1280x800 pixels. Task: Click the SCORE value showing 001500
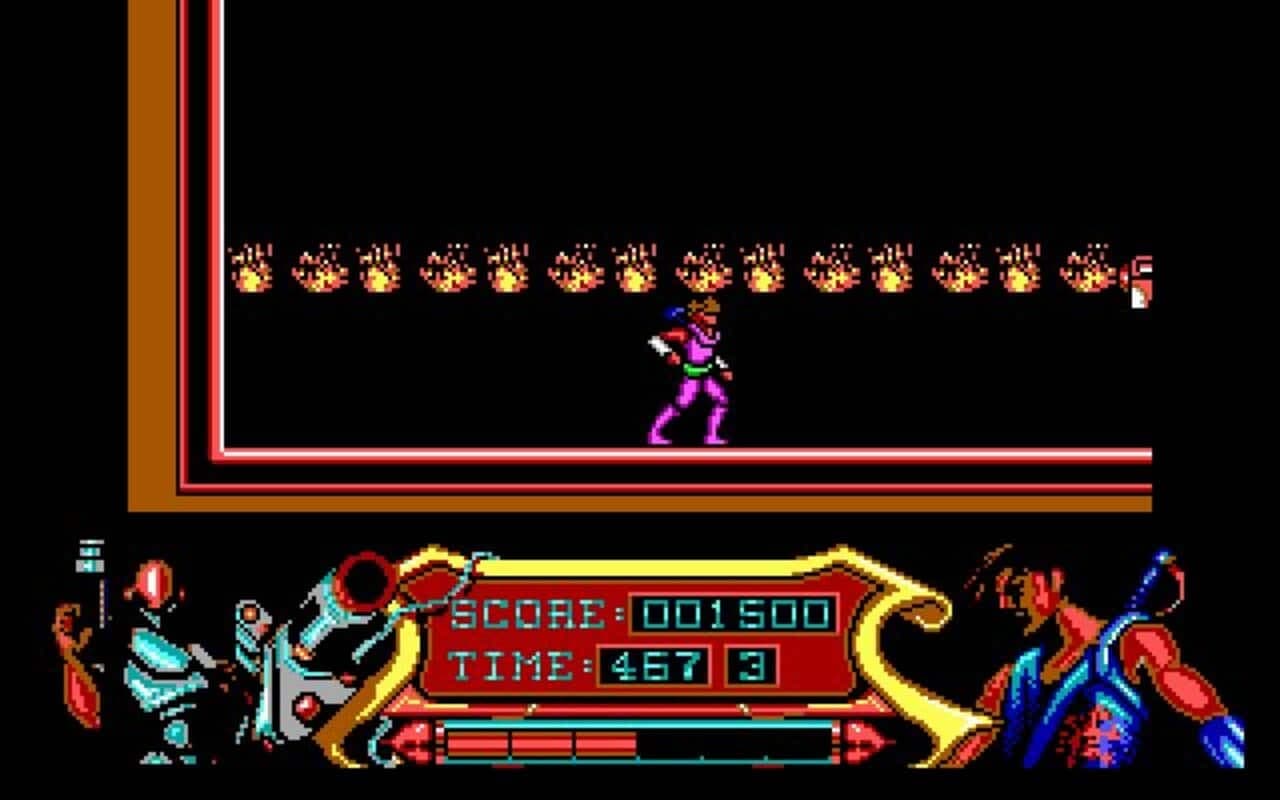735,612
